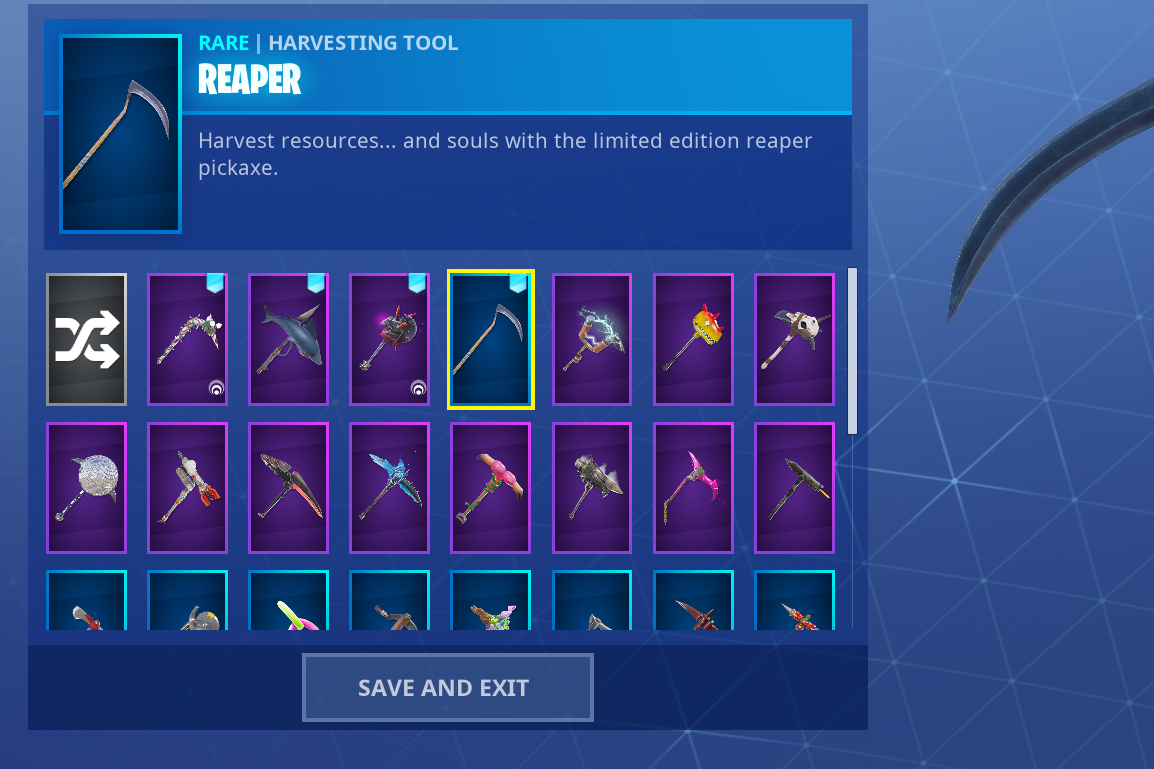Choose the spiked mace pickaxe
This screenshot has width=1154, height=769.
tap(389, 339)
